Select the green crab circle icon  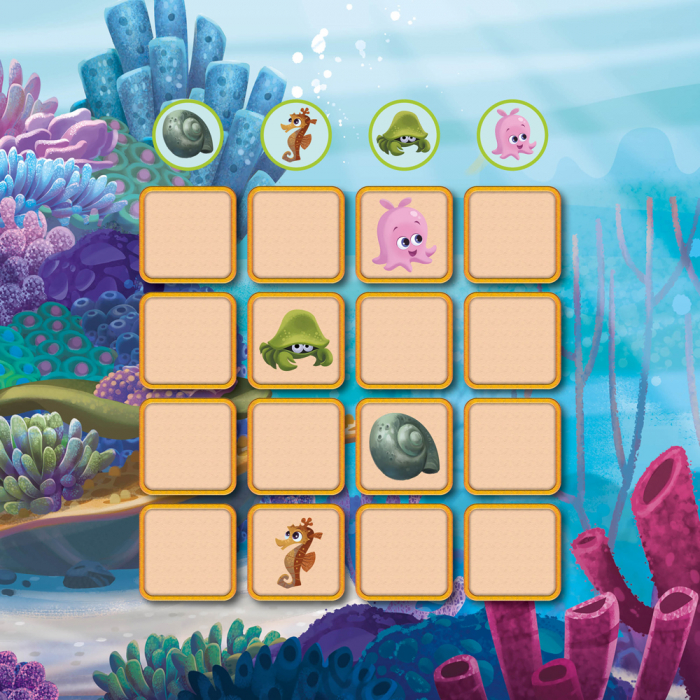coord(404,135)
